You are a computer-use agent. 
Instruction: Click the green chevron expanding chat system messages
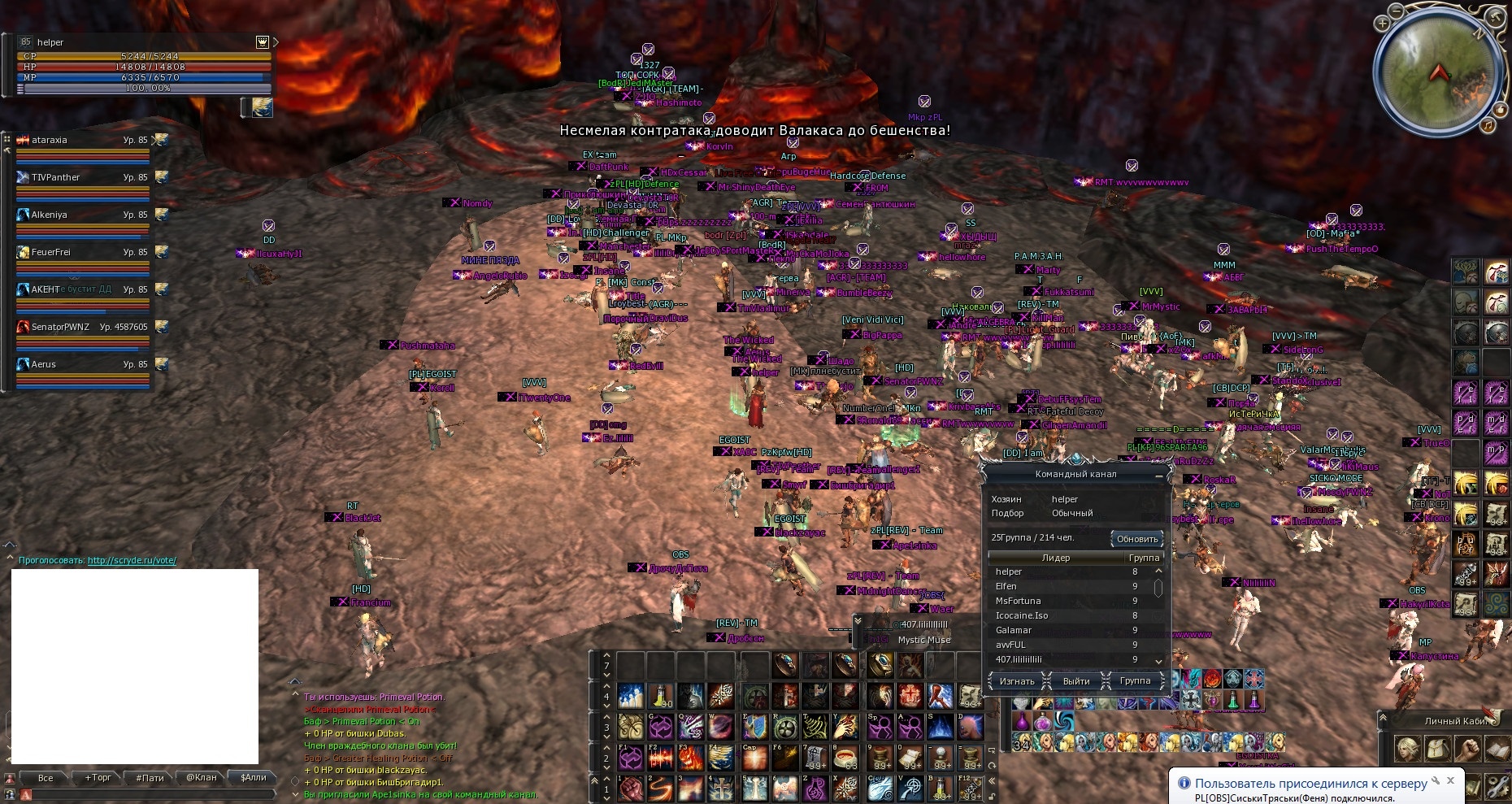coord(294,794)
